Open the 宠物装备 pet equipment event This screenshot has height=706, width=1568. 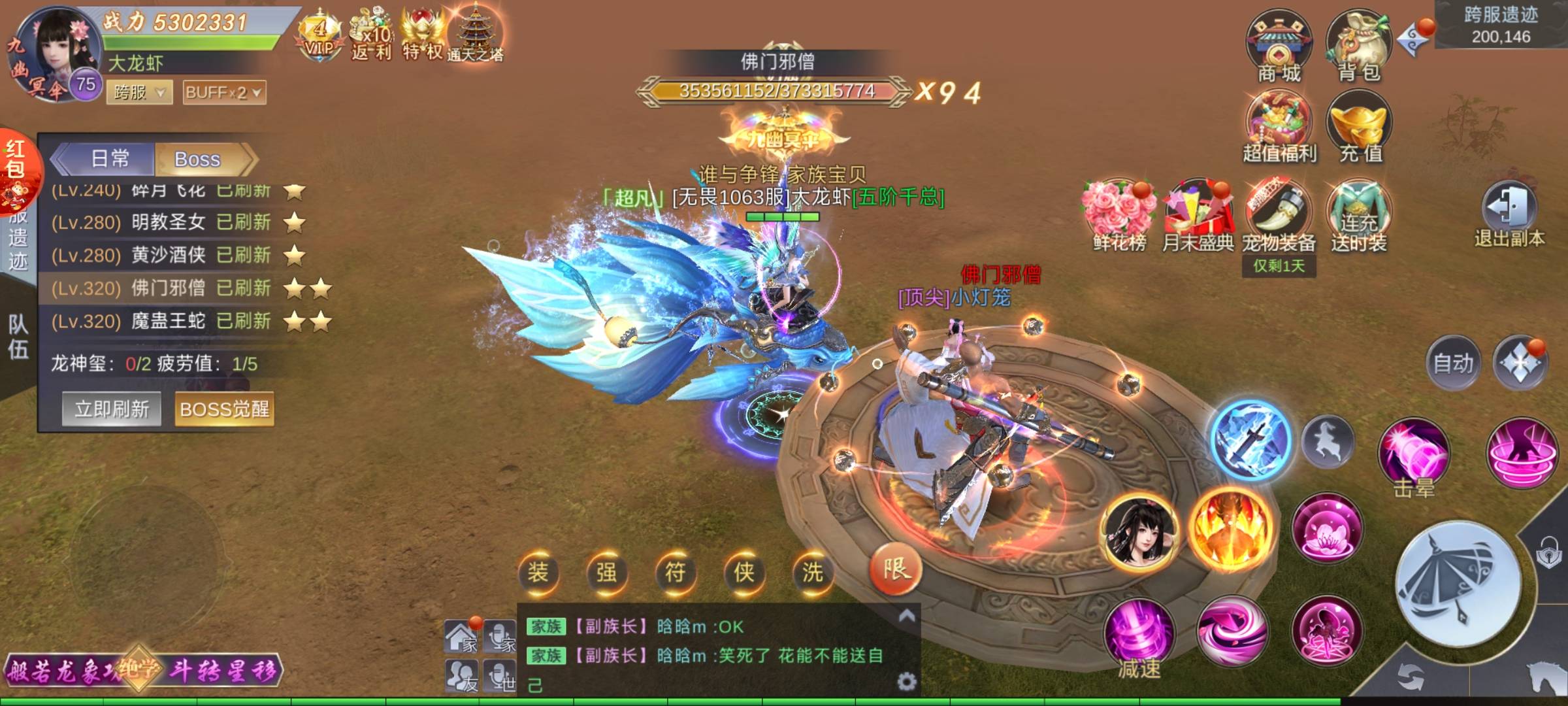pos(1279,216)
